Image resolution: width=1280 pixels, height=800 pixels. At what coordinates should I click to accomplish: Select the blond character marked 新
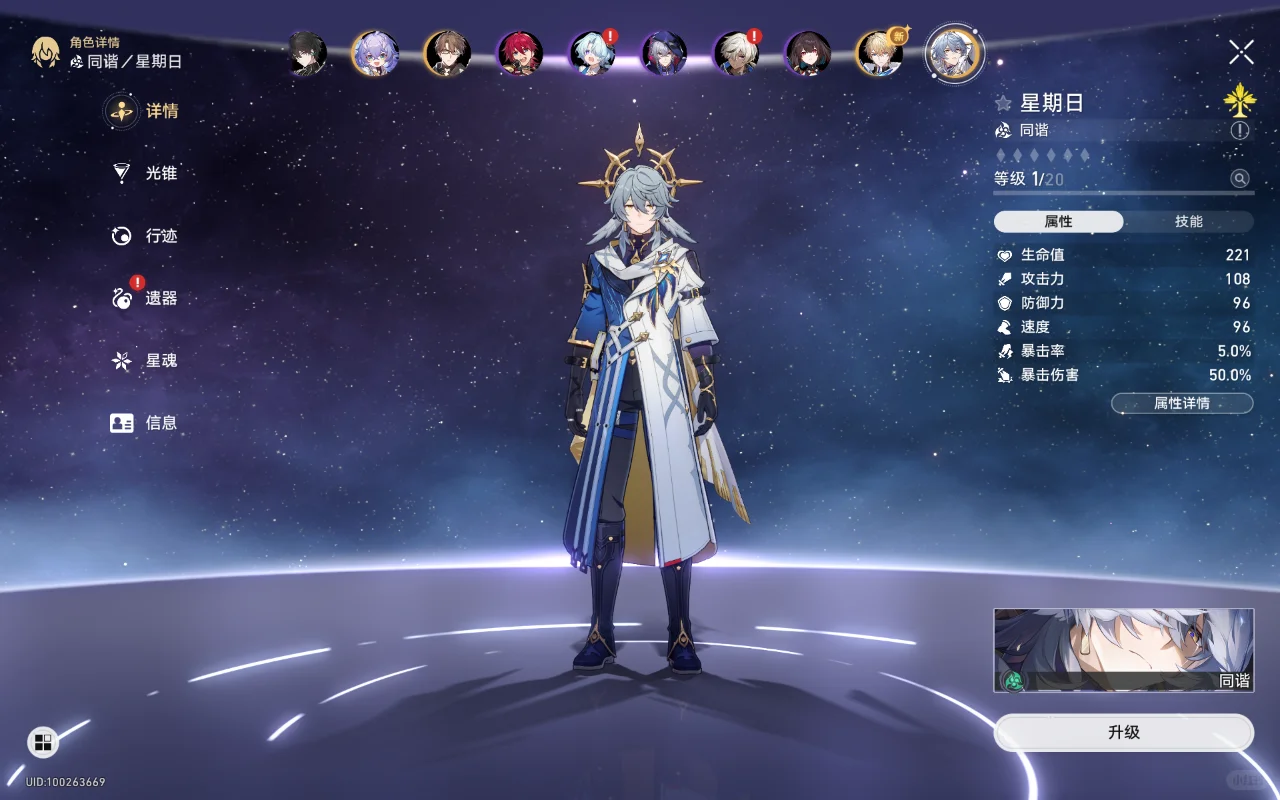(x=880, y=53)
